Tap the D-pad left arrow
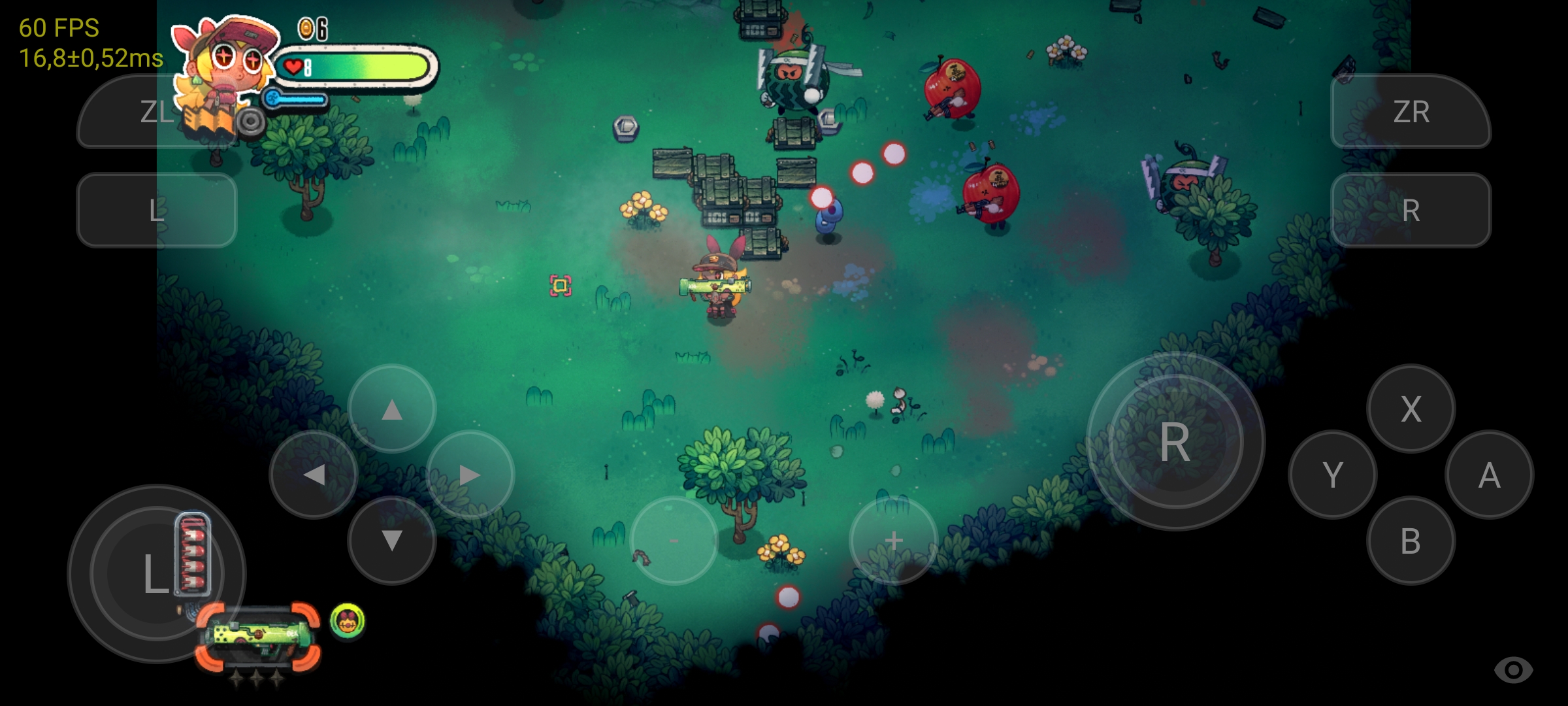 314,475
